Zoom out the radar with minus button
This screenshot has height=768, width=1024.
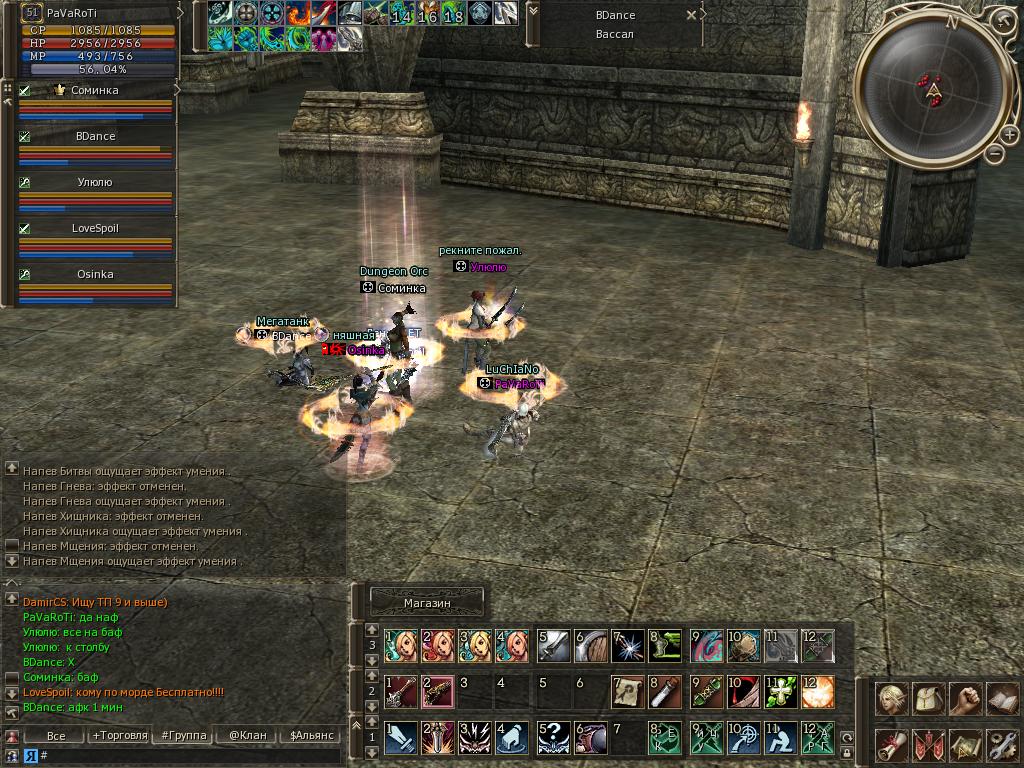click(995, 153)
